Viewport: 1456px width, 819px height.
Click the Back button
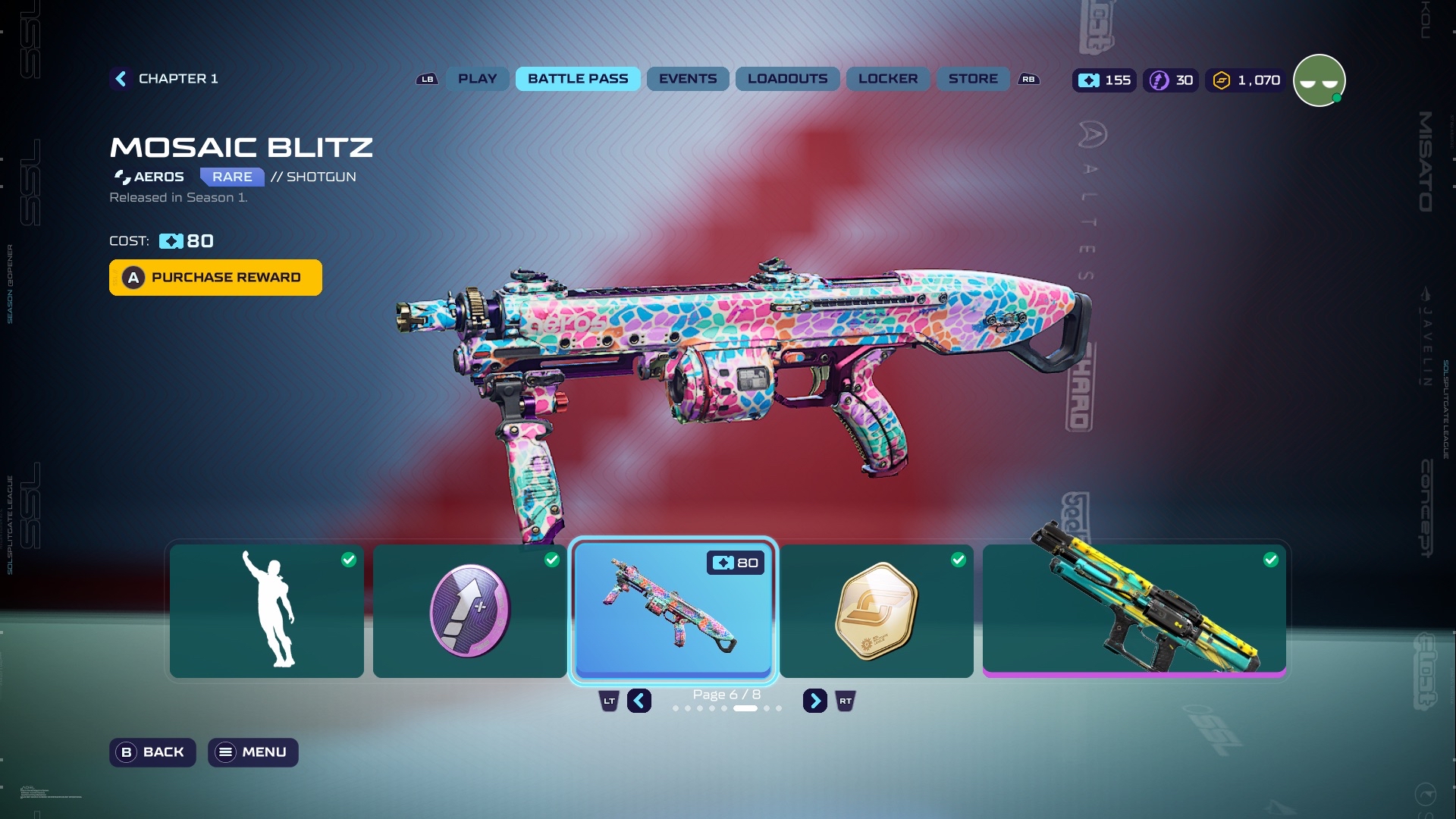tap(152, 752)
